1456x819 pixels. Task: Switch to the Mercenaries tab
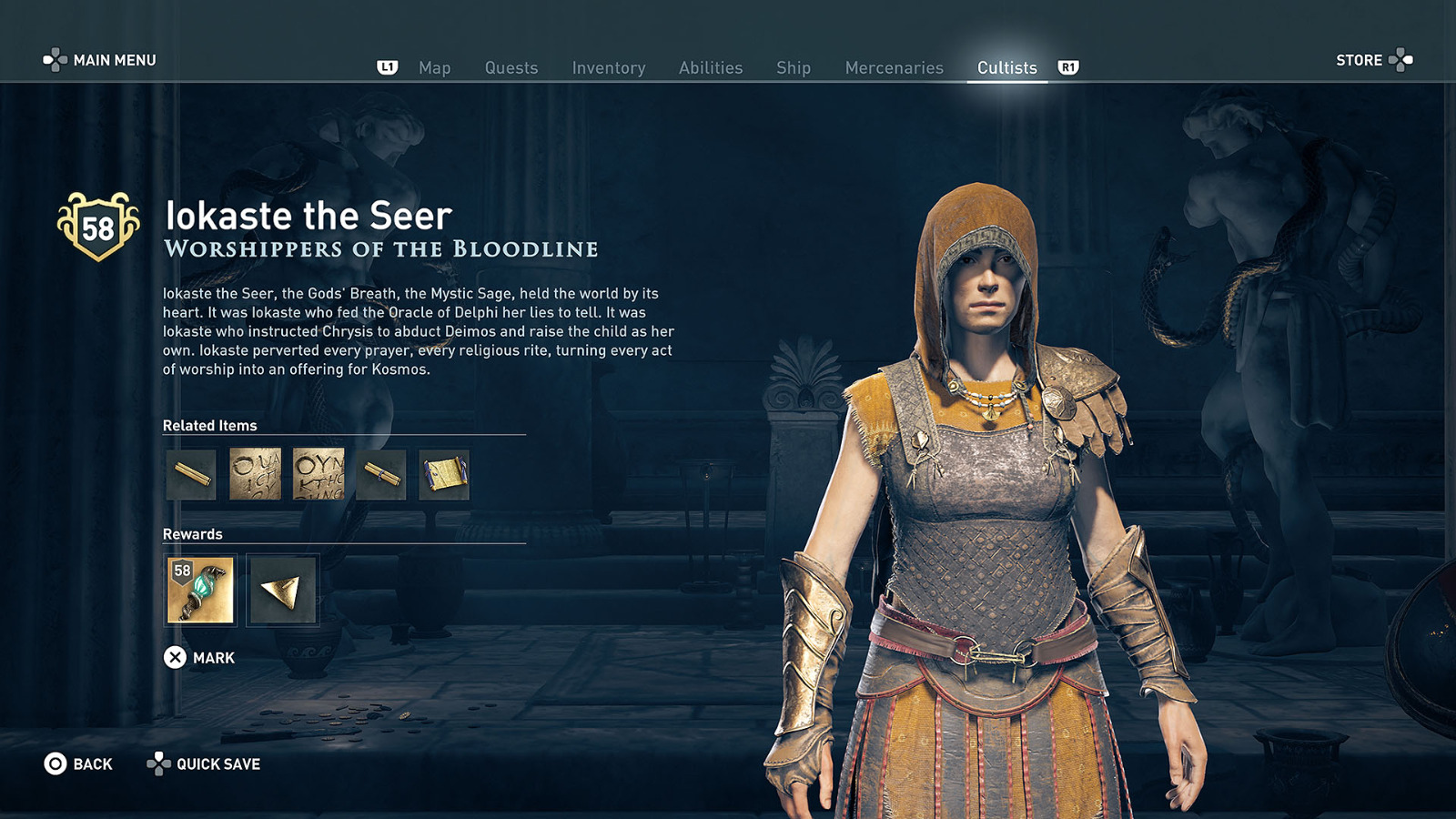(x=894, y=67)
